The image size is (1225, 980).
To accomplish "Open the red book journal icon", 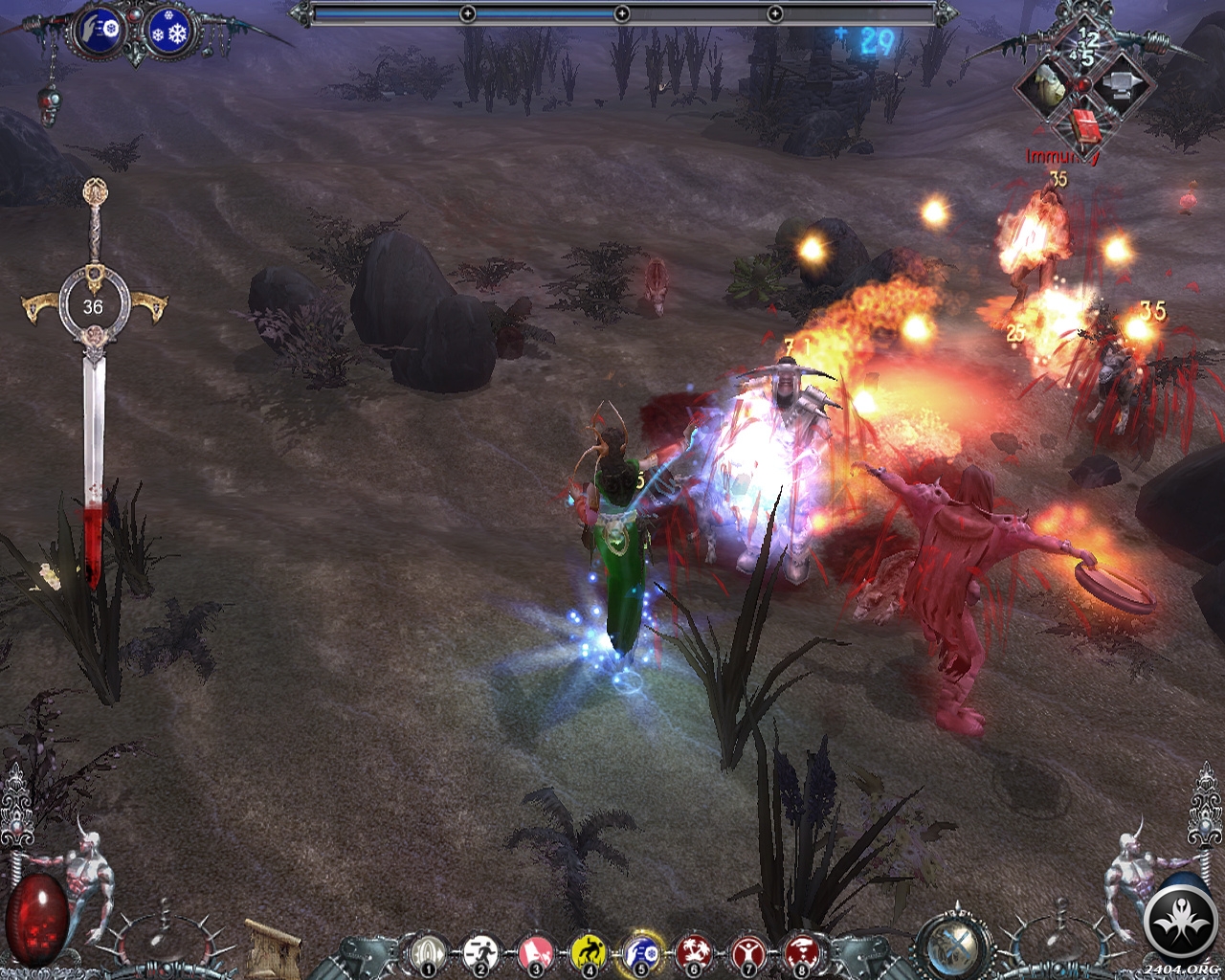I will coord(1083,124).
